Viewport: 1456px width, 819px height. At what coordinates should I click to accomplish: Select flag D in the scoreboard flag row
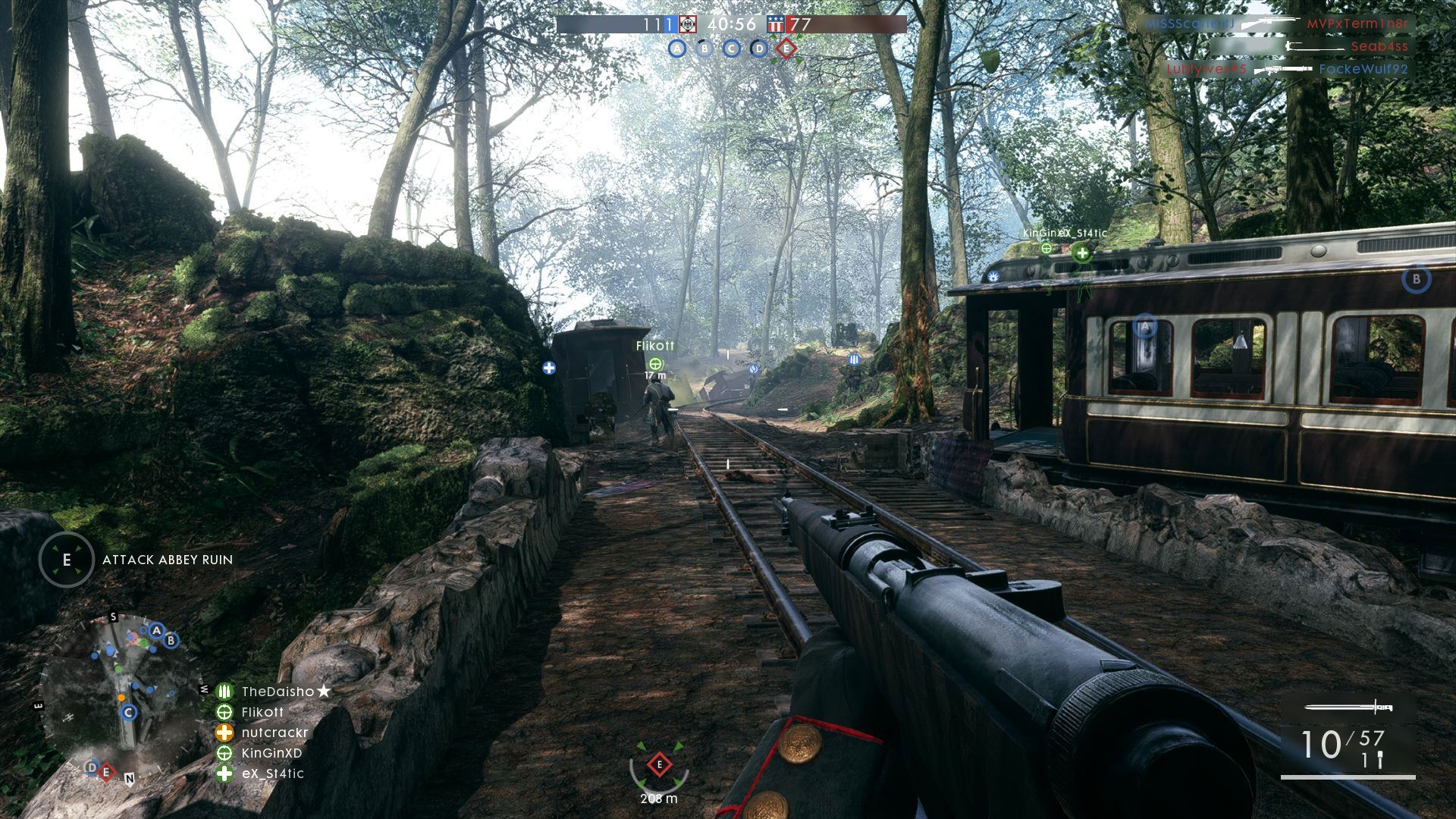tap(759, 49)
